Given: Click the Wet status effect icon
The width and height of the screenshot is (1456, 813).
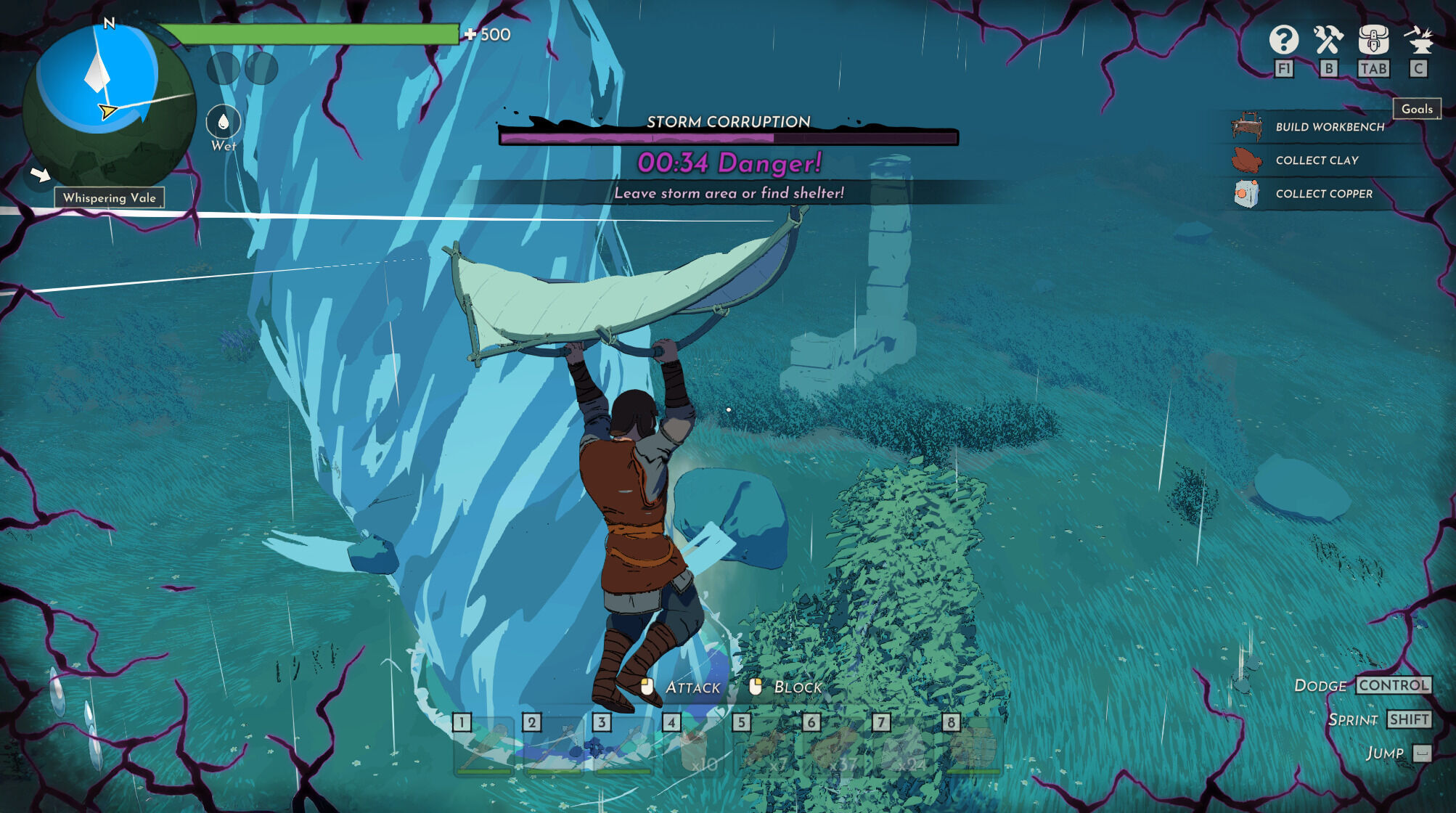Looking at the screenshot, I should pyautogui.click(x=223, y=122).
